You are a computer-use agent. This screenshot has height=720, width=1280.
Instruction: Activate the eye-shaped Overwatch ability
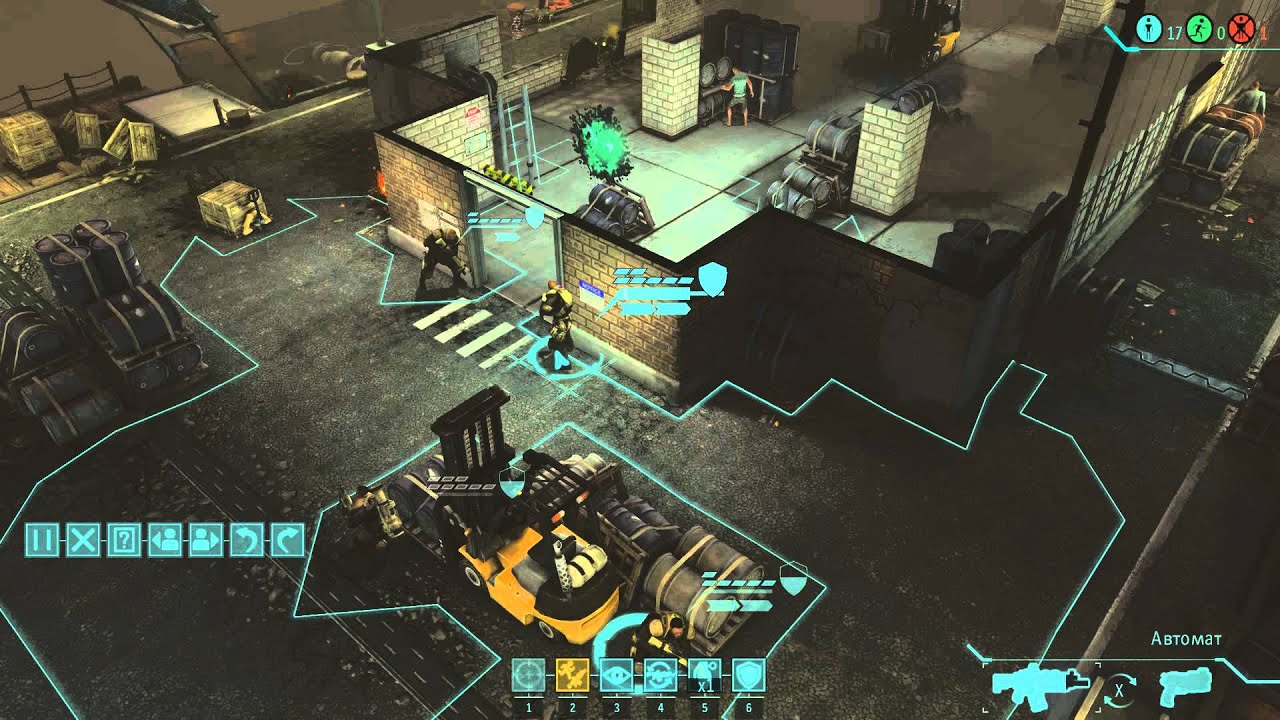coord(617,675)
